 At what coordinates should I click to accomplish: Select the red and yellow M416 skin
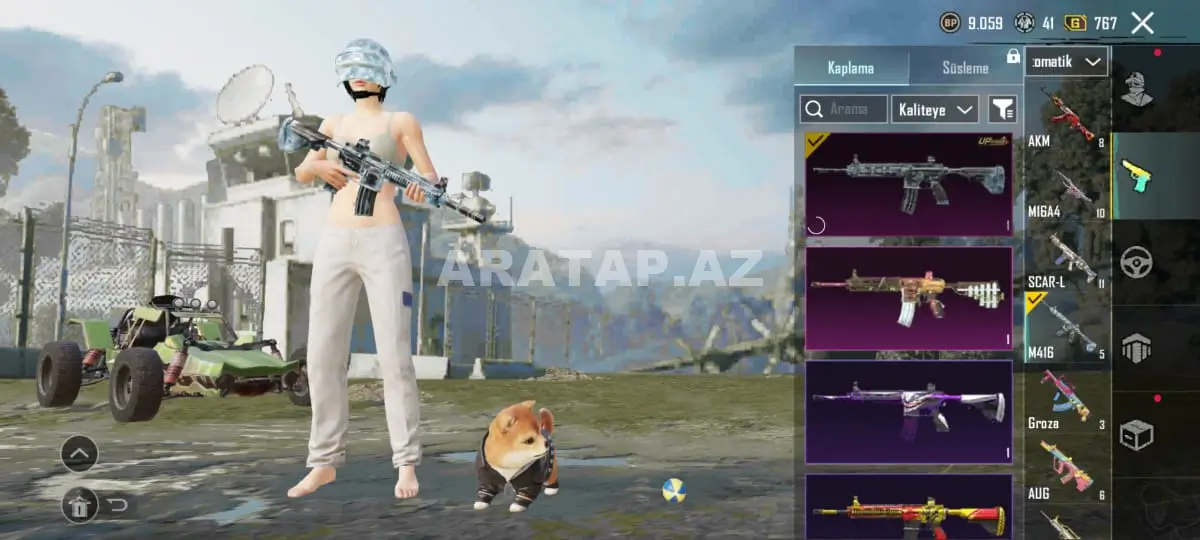point(908,507)
